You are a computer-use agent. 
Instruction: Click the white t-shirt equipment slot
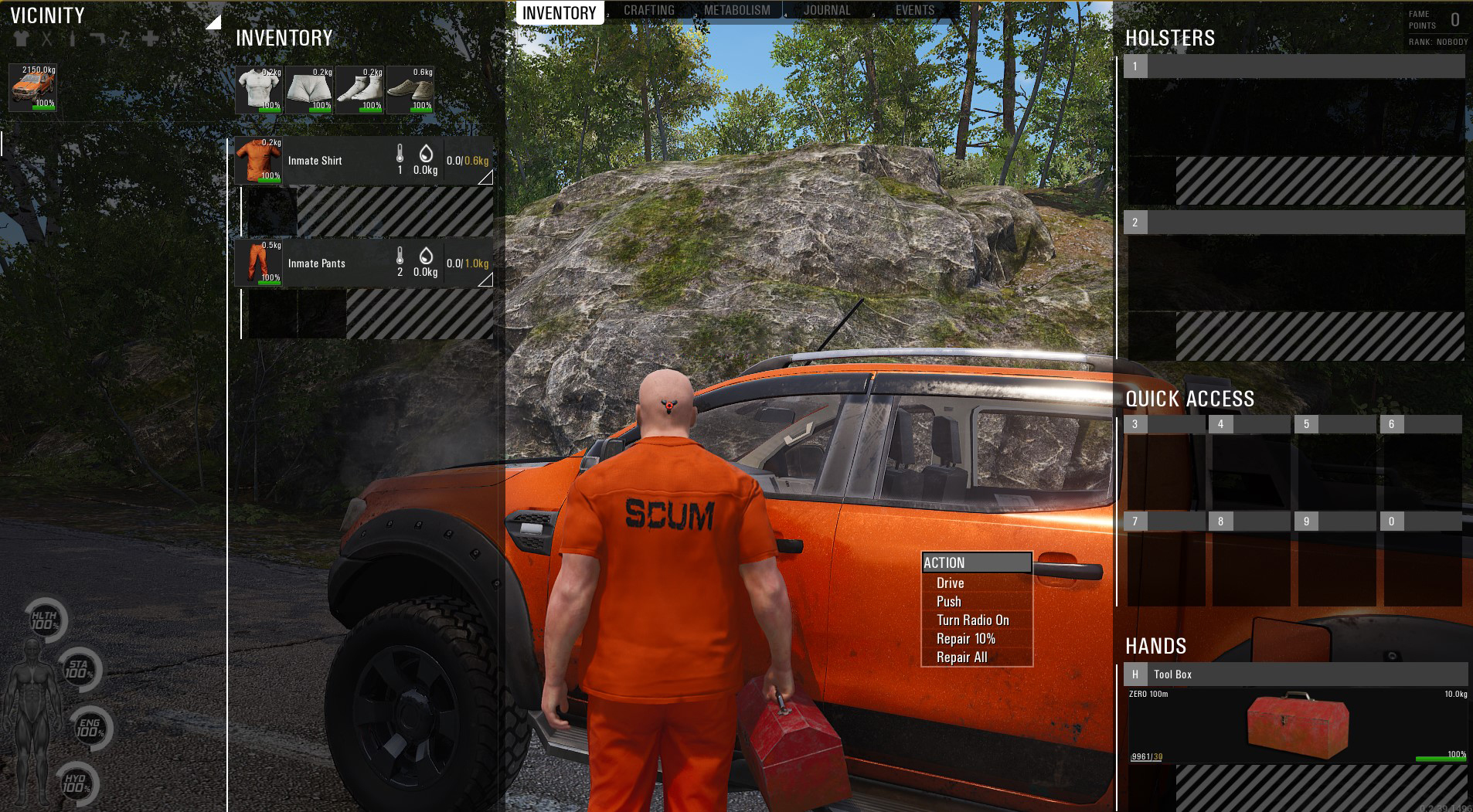coord(259,90)
